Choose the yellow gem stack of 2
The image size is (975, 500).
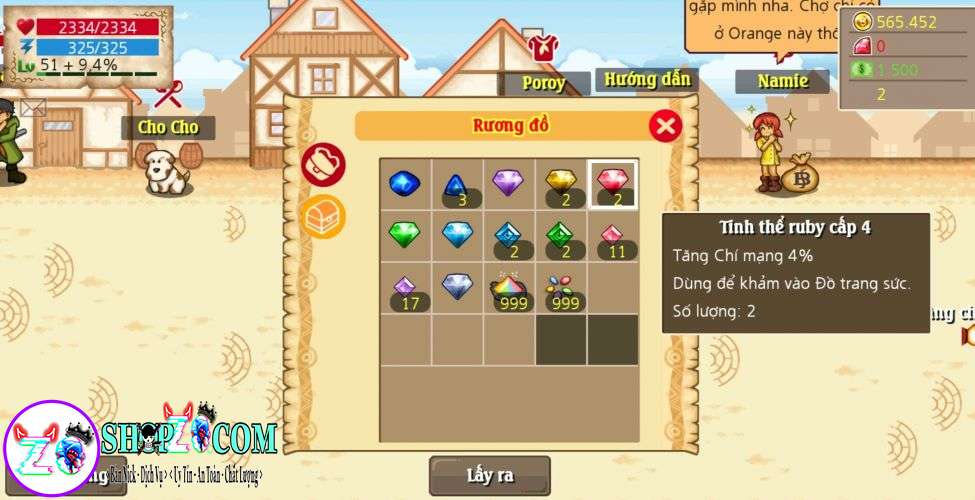click(x=561, y=184)
